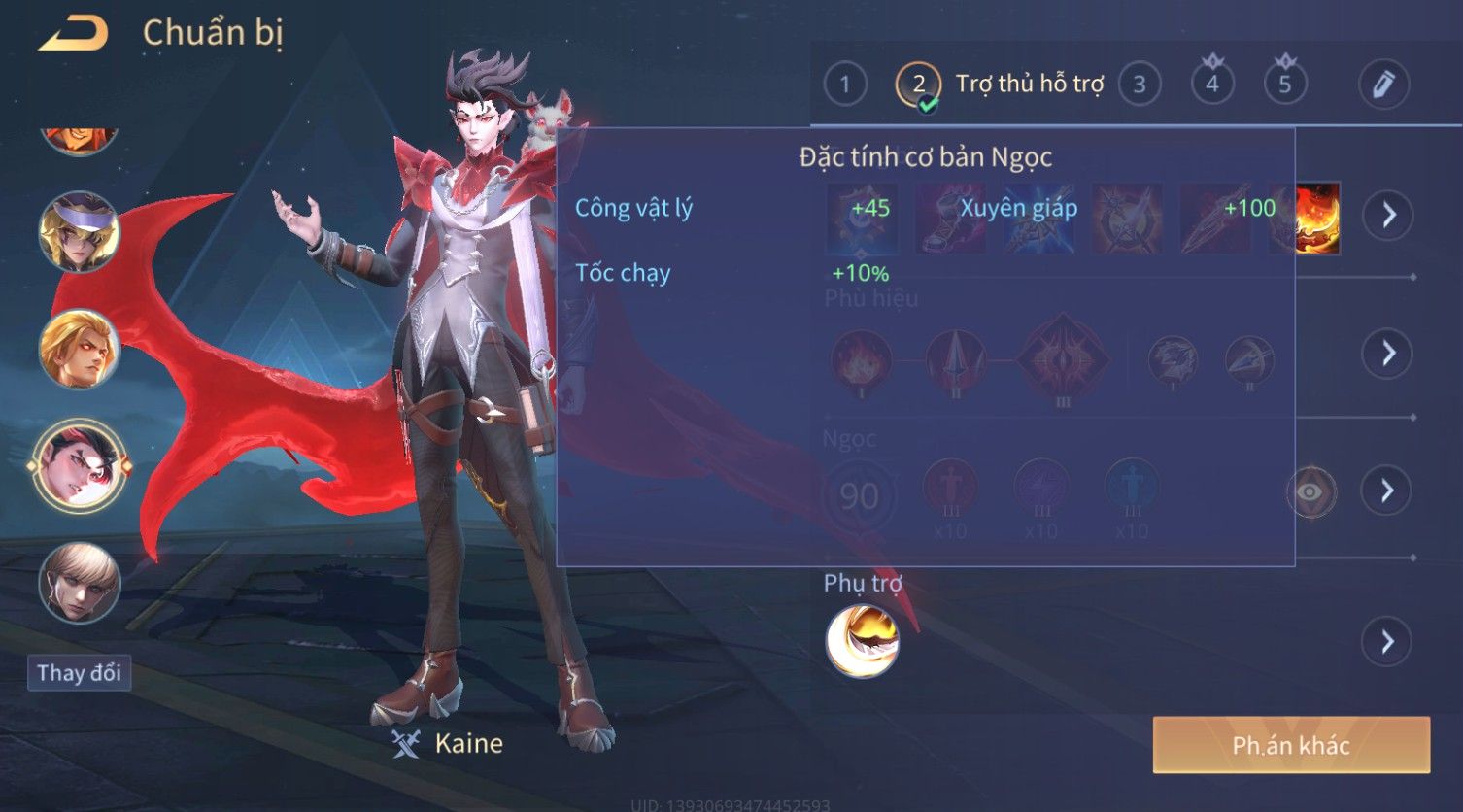Expand the Ngọc rune section arrow
This screenshot has height=812, width=1463.
tap(1388, 491)
